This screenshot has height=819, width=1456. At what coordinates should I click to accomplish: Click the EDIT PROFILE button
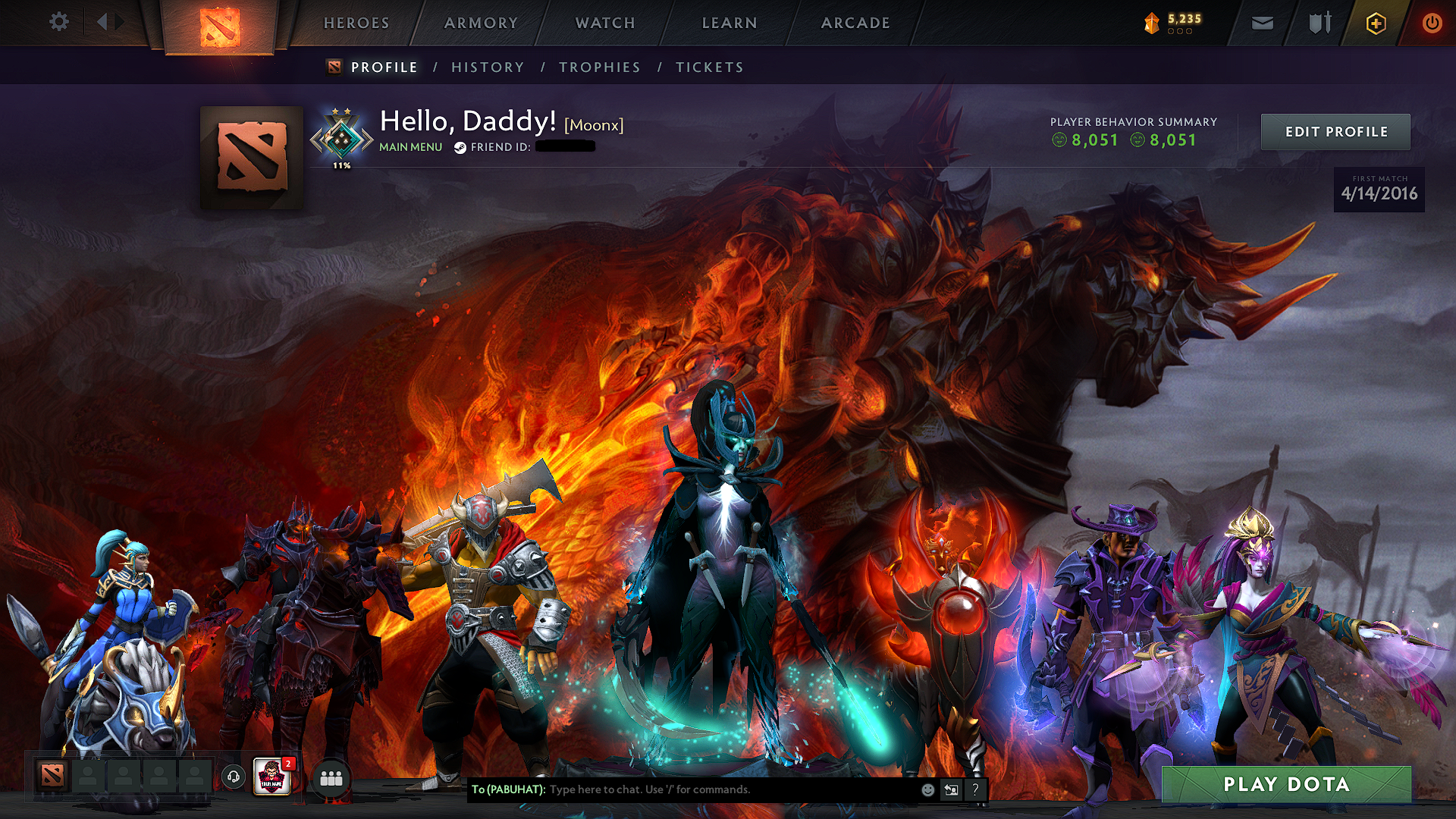[x=1335, y=131]
